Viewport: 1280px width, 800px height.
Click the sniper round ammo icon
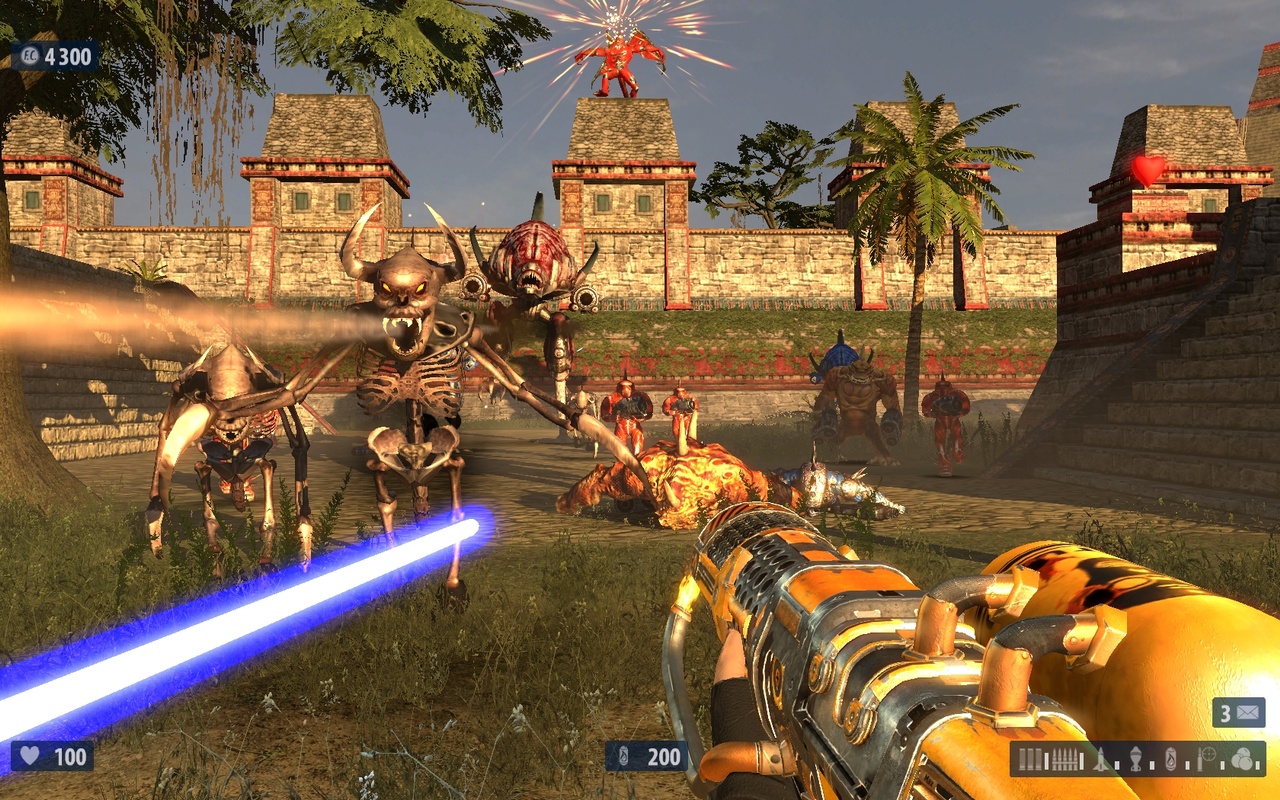[1198, 763]
